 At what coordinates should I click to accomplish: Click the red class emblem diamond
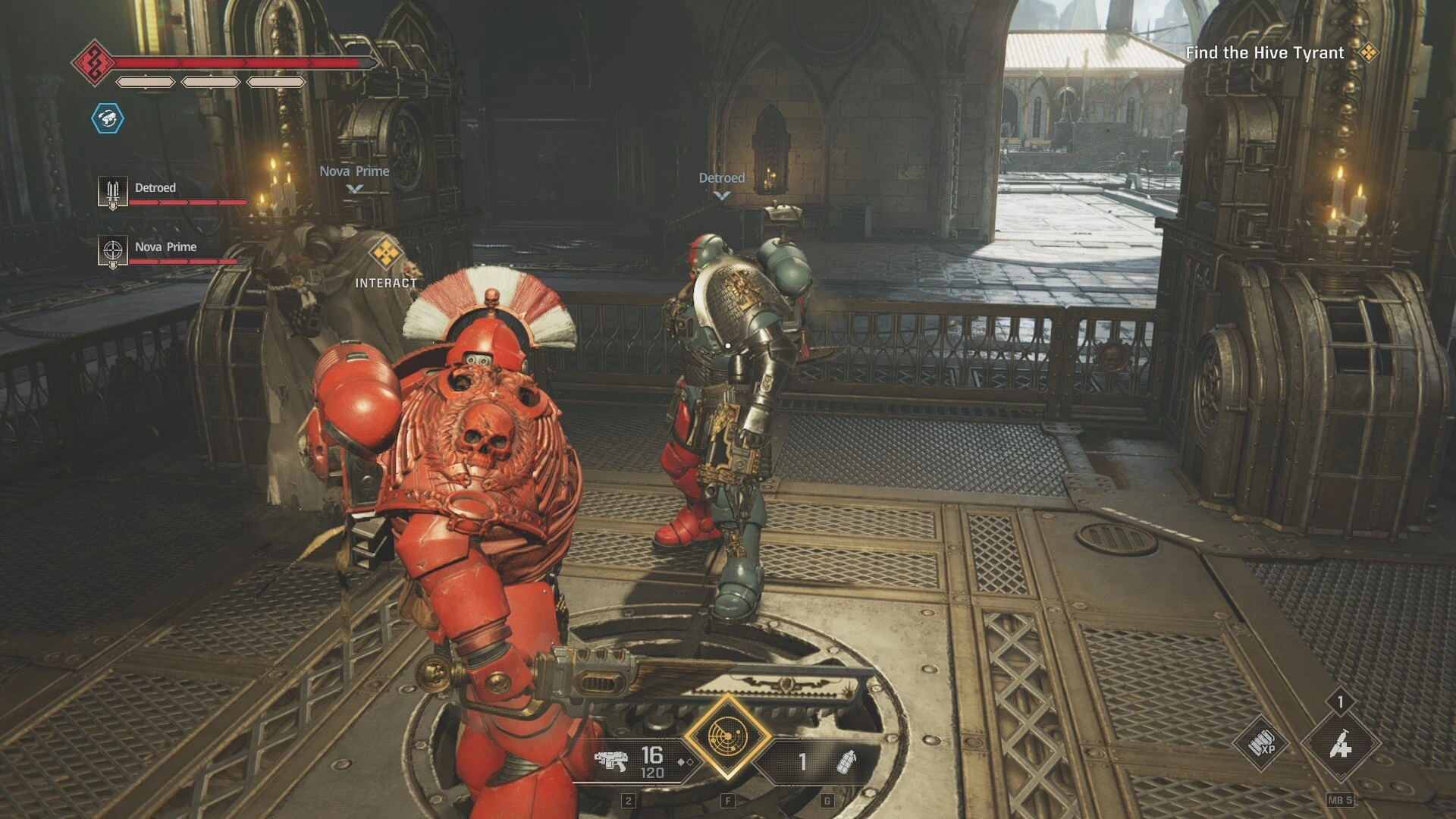click(94, 63)
